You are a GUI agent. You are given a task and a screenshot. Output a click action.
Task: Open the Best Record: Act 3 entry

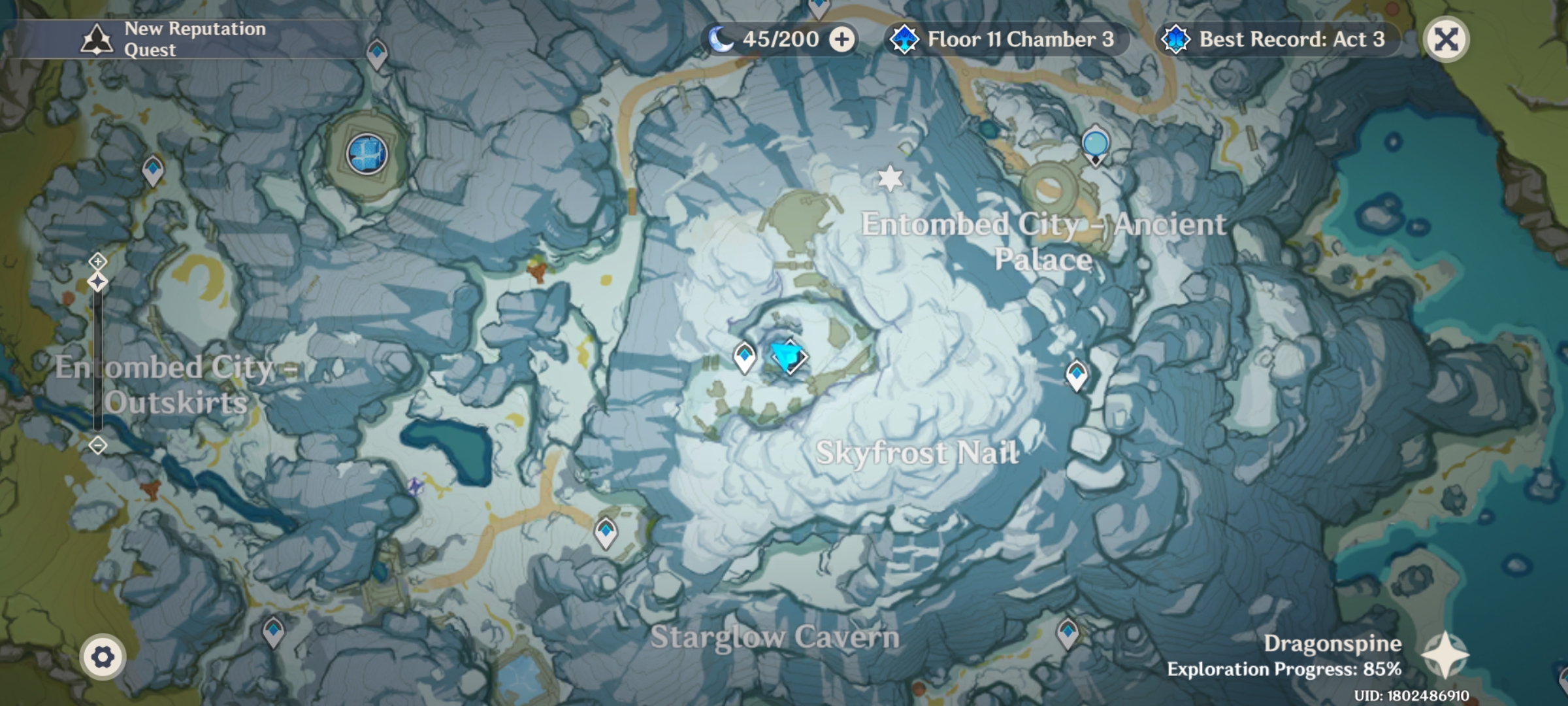pos(1279,39)
